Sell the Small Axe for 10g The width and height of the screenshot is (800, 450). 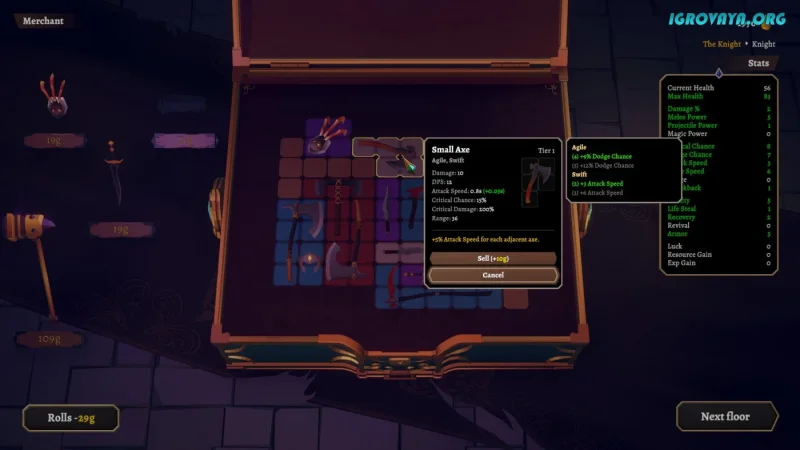(x=493, y=258)
